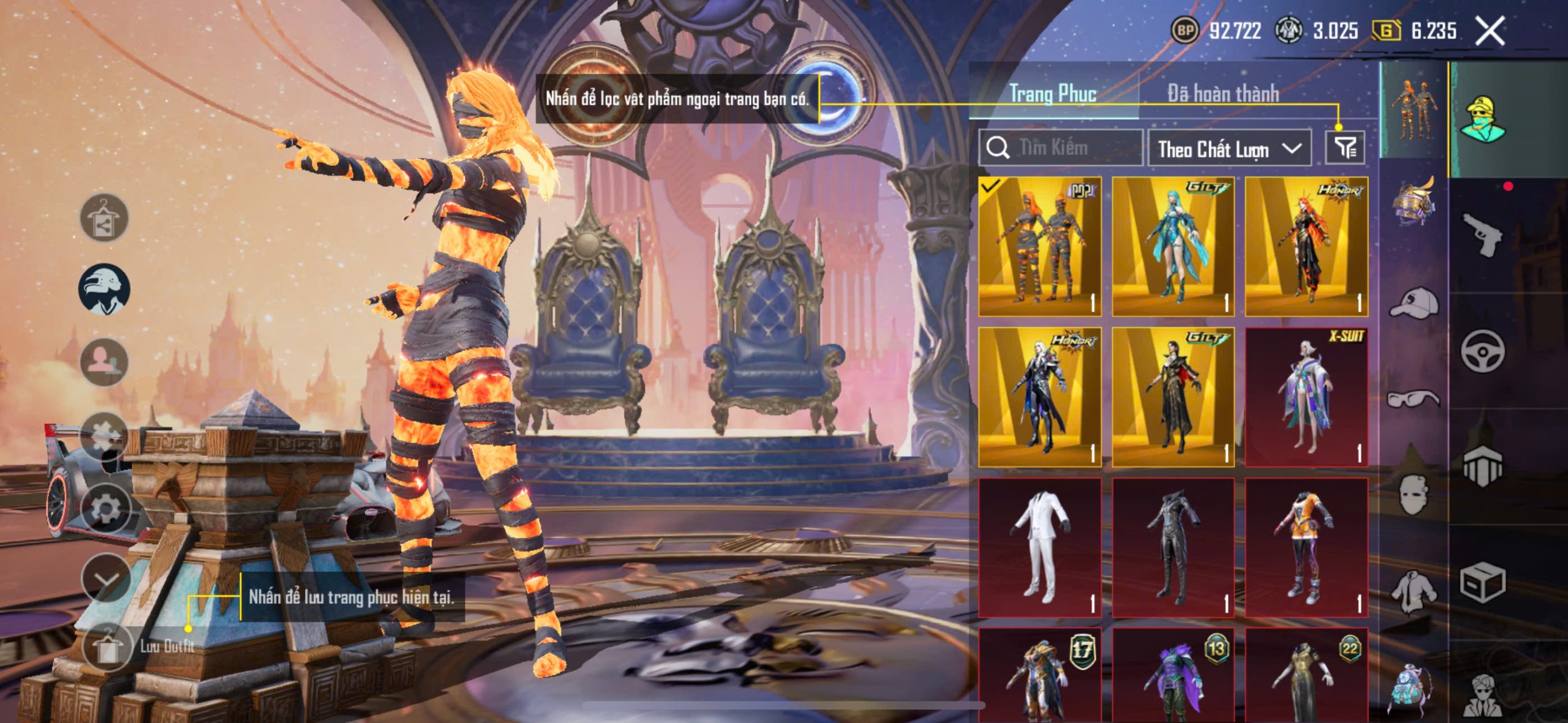The image size is (1568, 723).
Task: Select the X-Suit outfit tile
Action: [1306, 397]
